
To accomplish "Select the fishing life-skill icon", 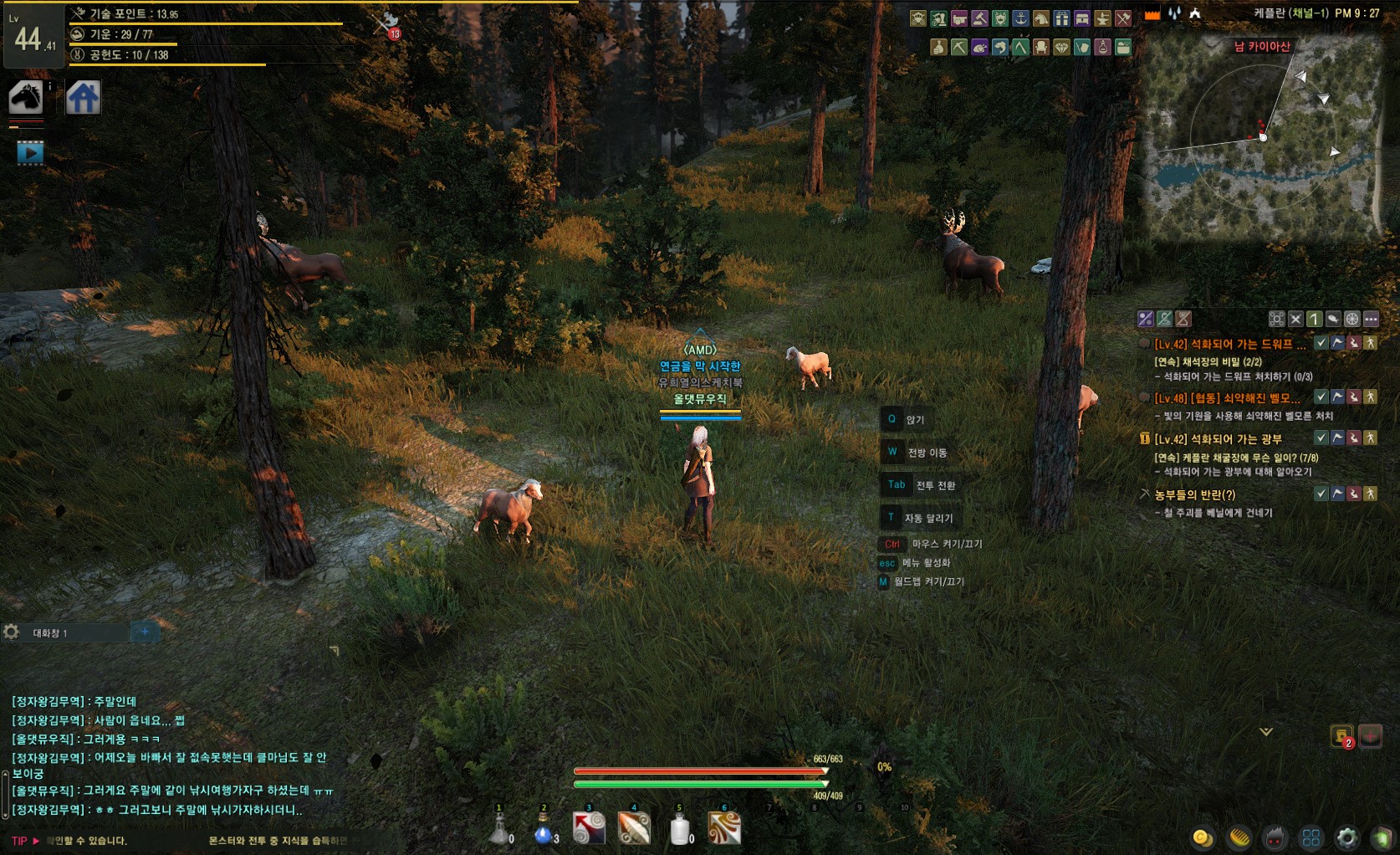I will click(x=999, y=48).
